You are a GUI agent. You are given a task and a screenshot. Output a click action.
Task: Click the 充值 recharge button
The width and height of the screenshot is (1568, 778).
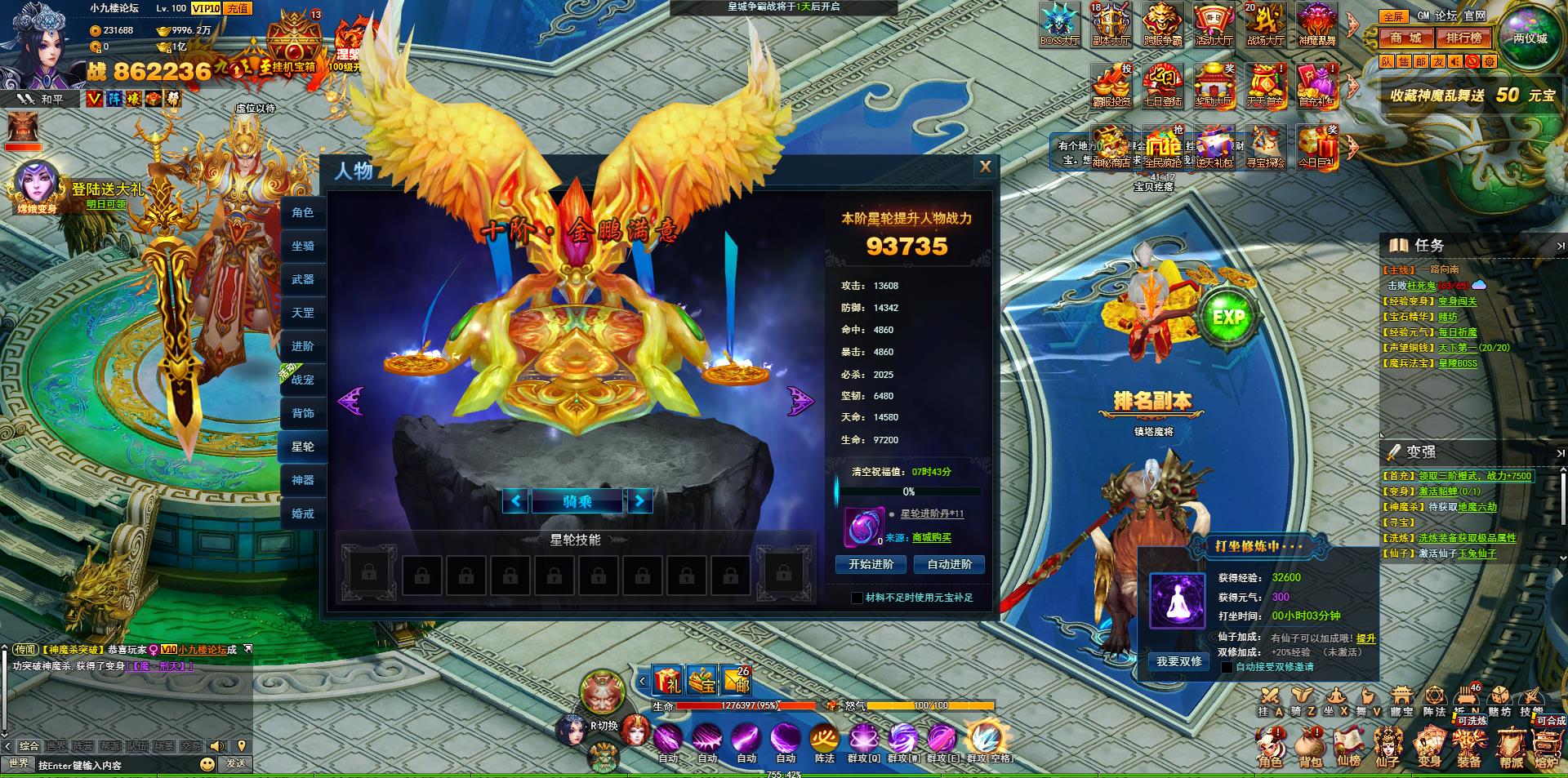237,8
